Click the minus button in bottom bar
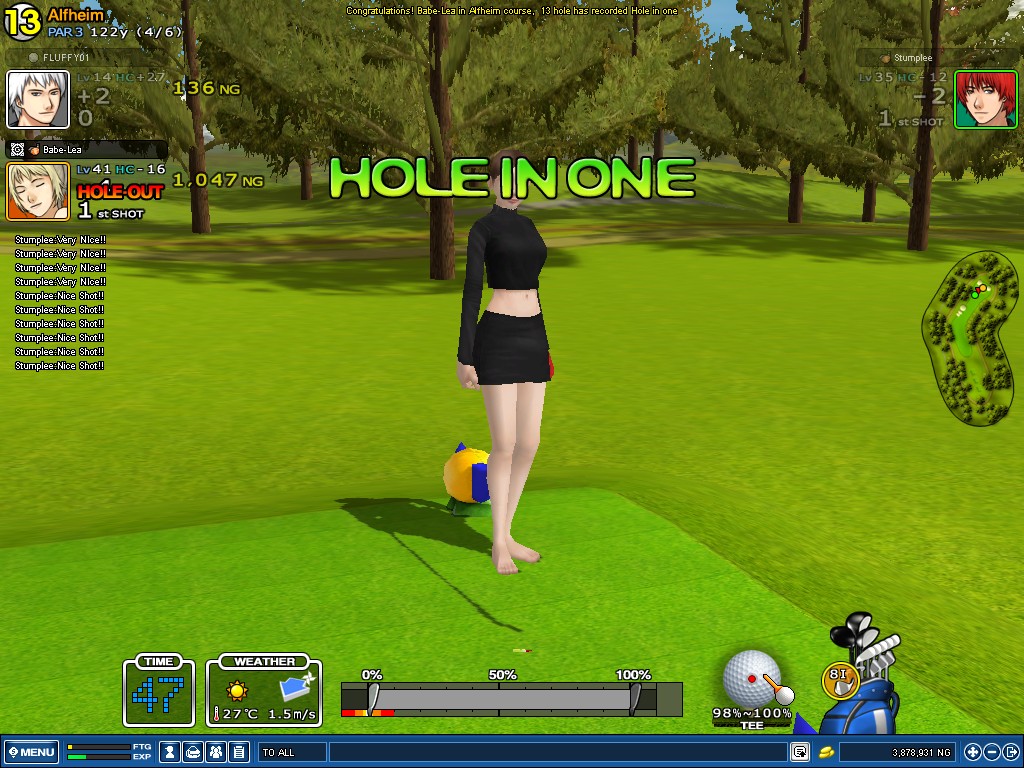 point(991,752)
